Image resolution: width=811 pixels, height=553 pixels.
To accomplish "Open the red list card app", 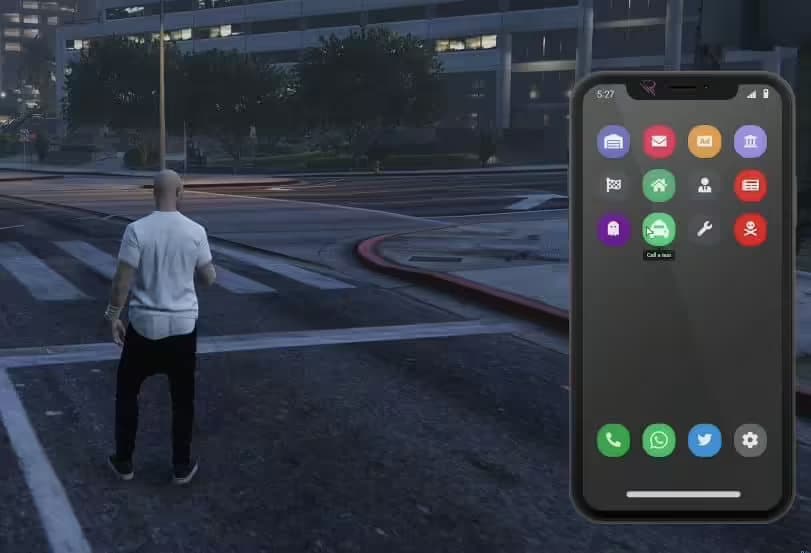I will pos(750,185).
